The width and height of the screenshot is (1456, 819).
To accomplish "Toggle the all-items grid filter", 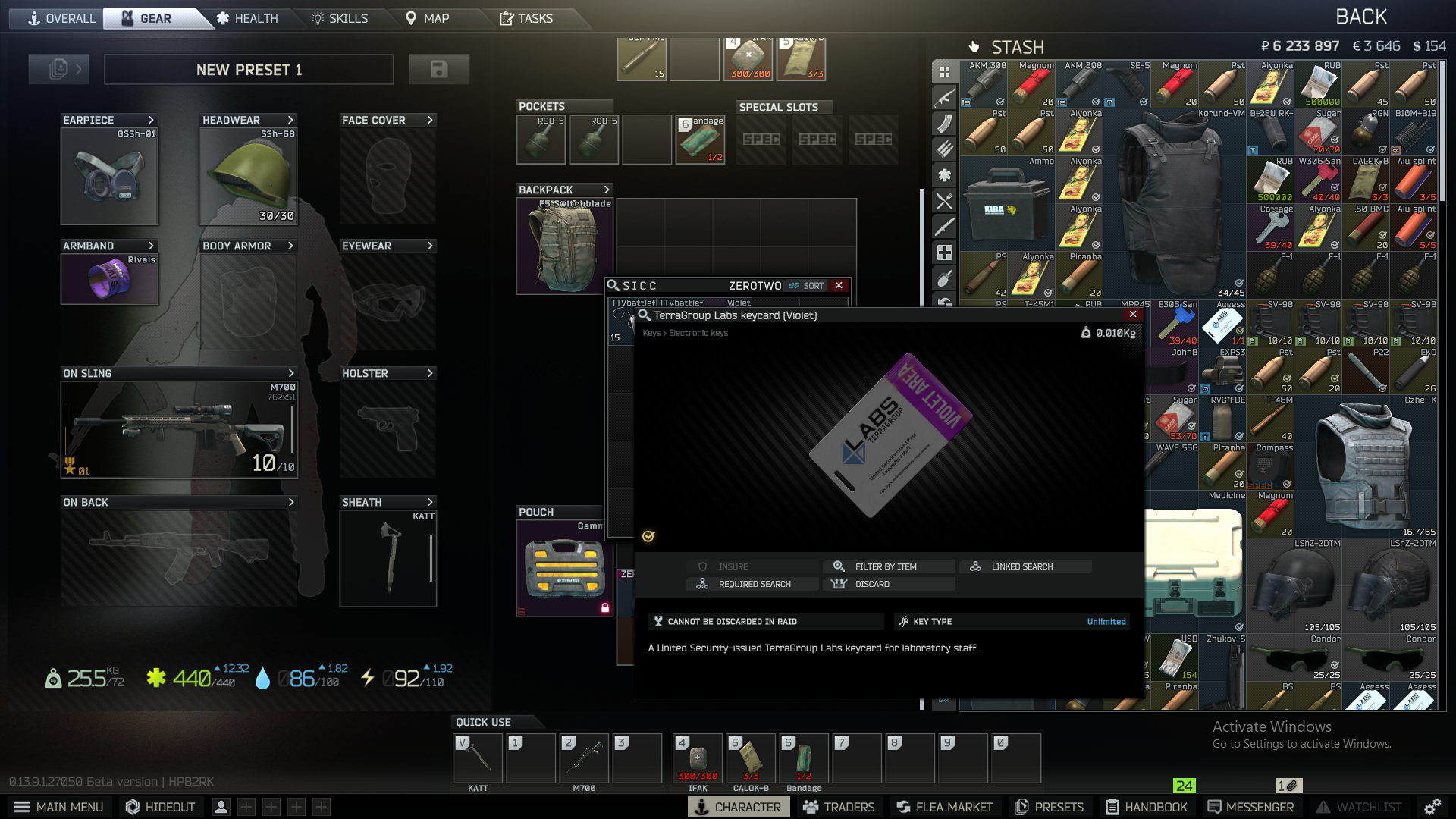I will coord(944,72).
